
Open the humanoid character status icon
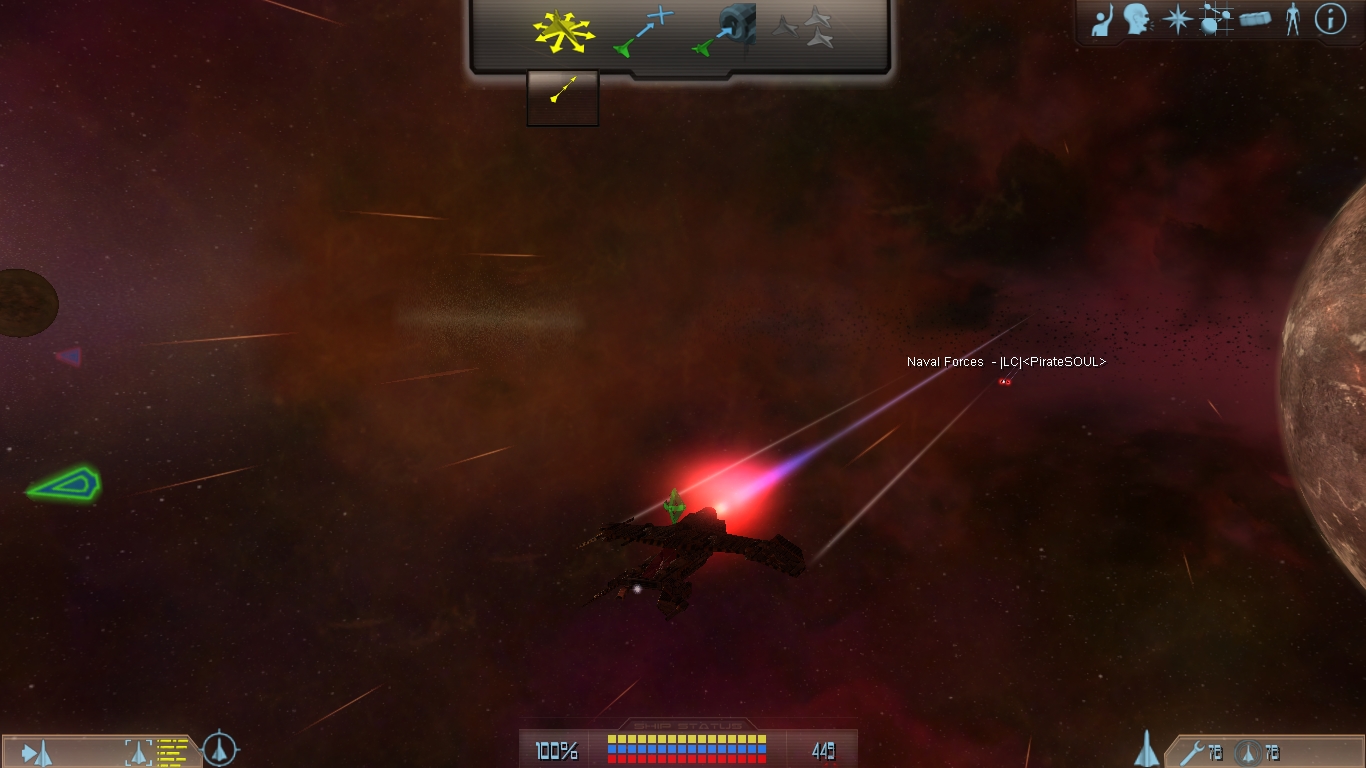[x=1293, y=20]
